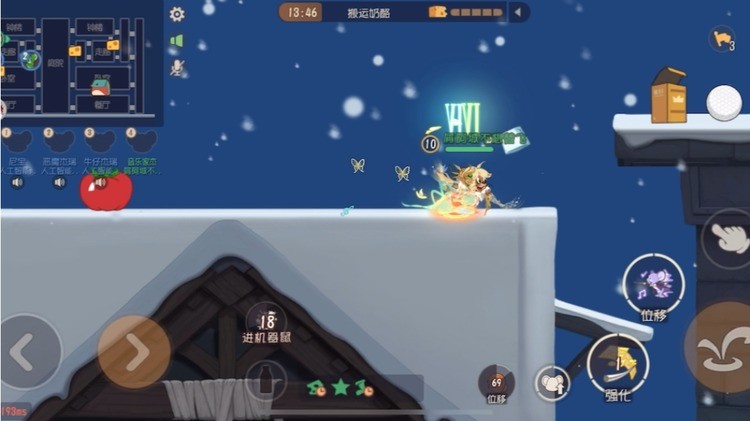The width and height of the screenshot is (750, 421).
Task: Tap the move right arrow button
Action: [x=134, y=351]
